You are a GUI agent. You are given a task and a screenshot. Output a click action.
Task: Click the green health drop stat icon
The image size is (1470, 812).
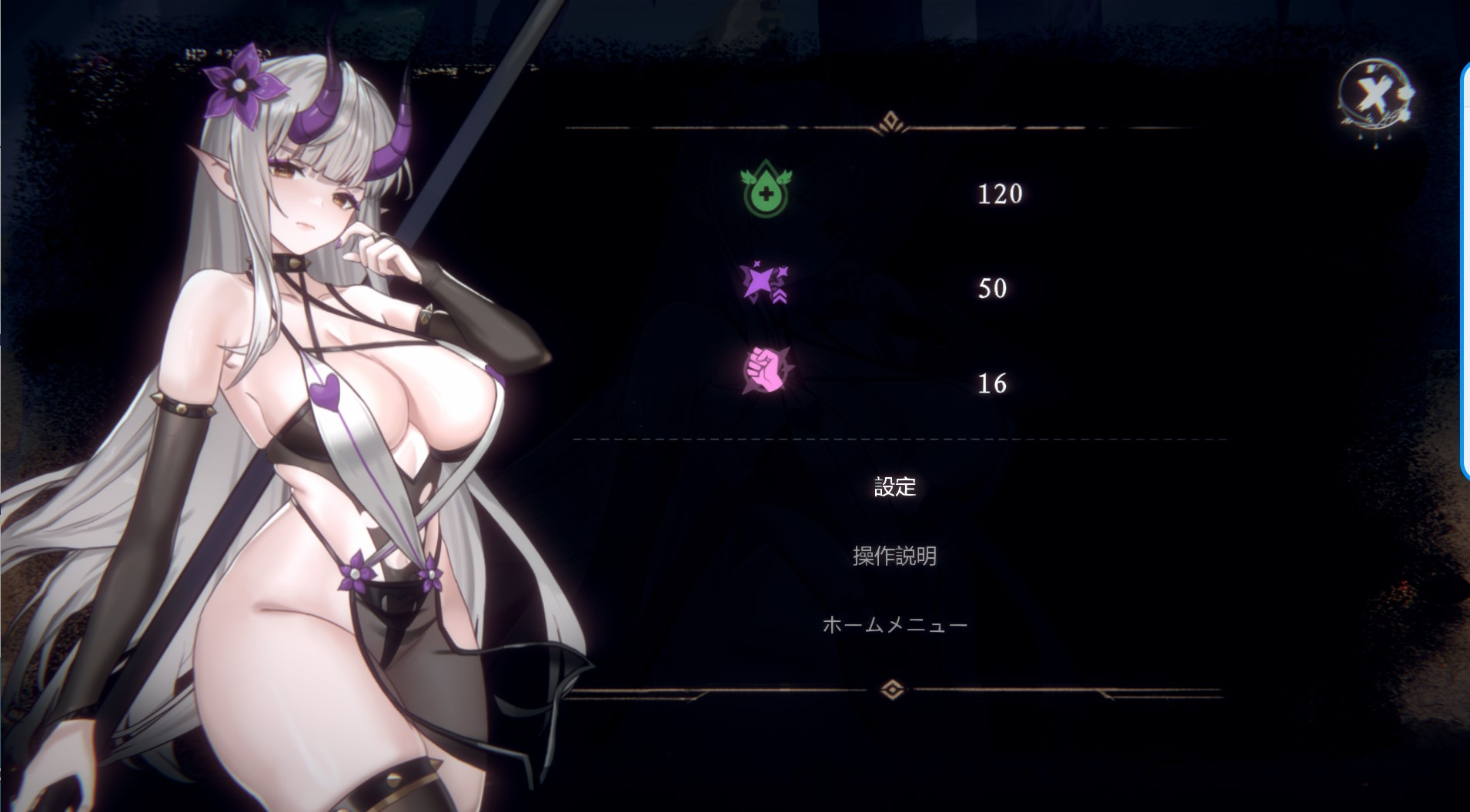[766, 189]
